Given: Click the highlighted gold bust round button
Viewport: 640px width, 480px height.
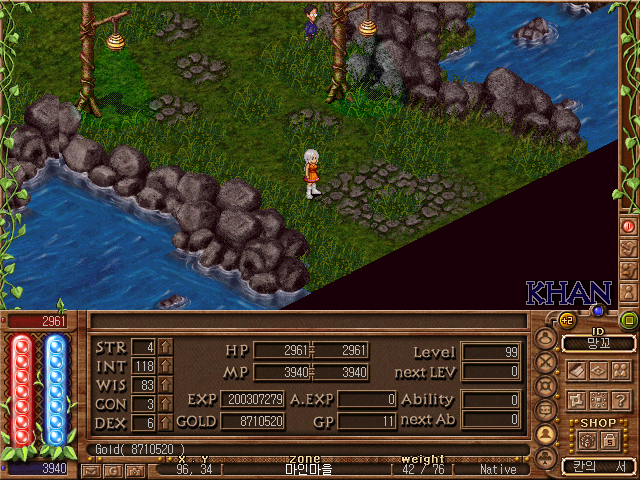Looking at the screenshot, I should [x=546, y=435].
